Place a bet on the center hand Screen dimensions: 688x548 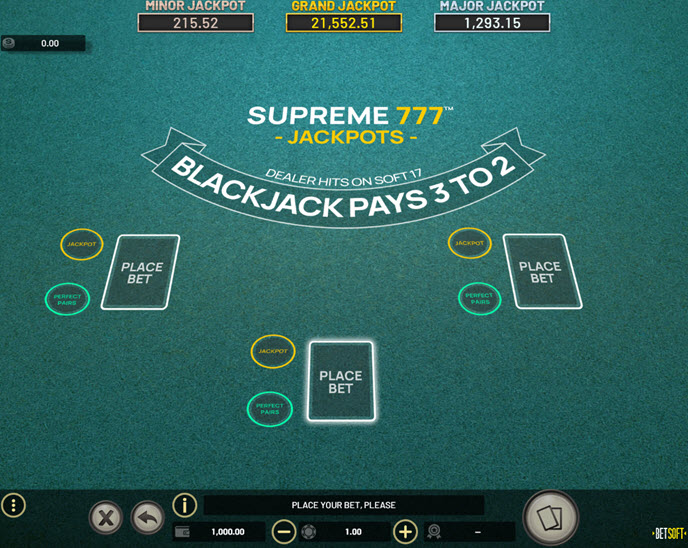click(341, 381)
